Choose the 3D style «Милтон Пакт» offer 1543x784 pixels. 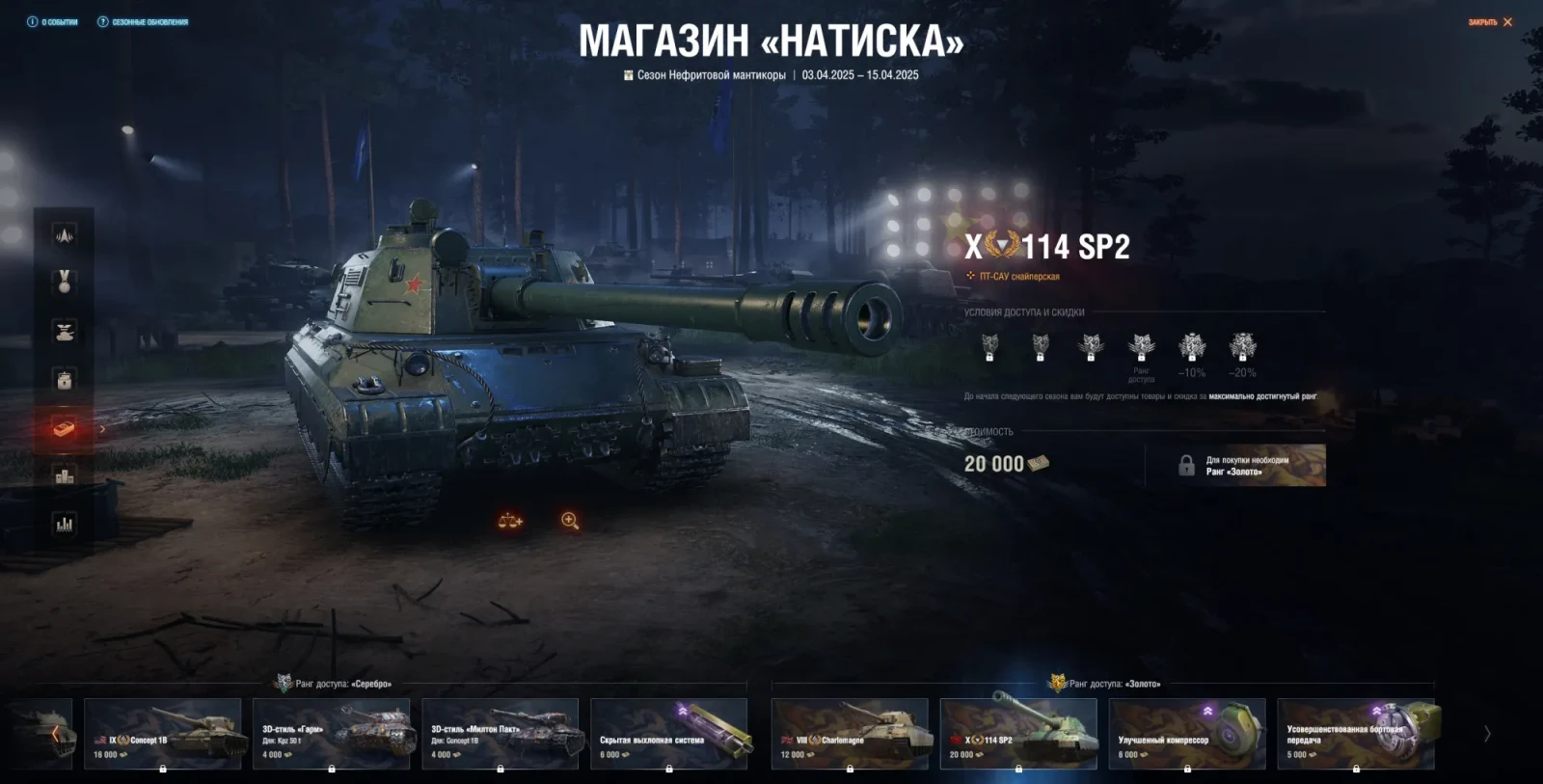tap(500, 734)
